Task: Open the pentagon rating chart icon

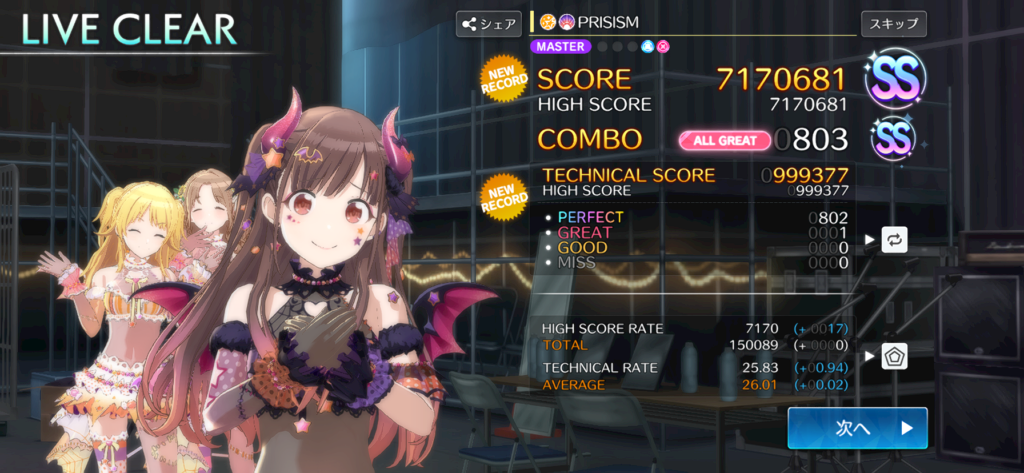Action: (x=894, y=356)
